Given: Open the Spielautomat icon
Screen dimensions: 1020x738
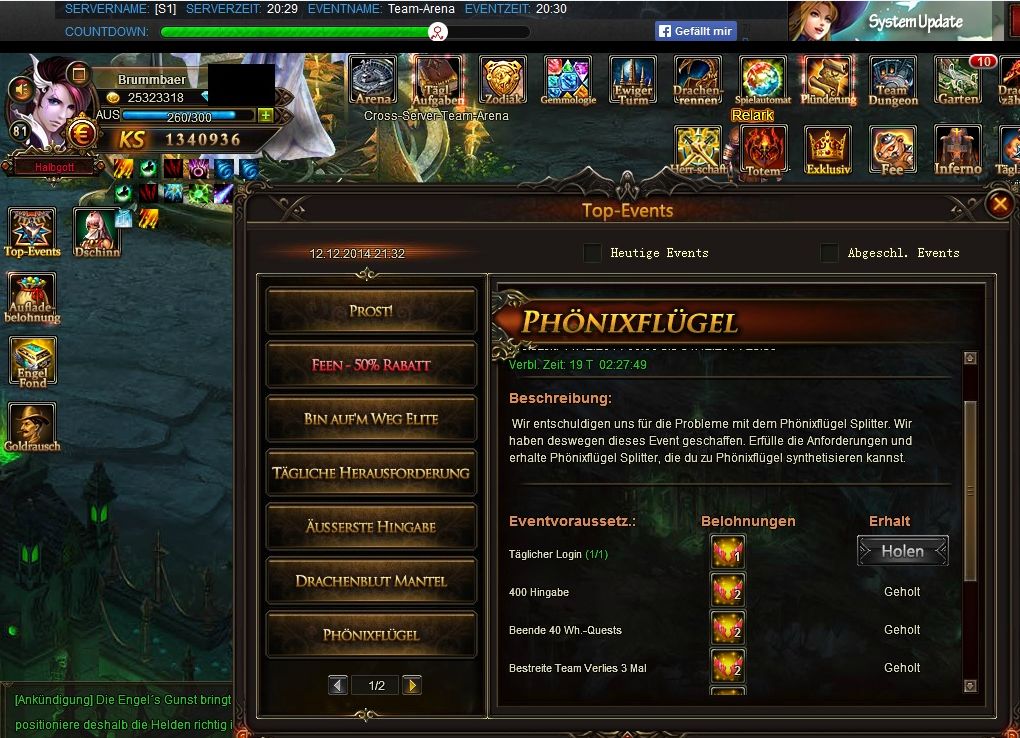Looking at the screenshot, I should tap(763, 79).
